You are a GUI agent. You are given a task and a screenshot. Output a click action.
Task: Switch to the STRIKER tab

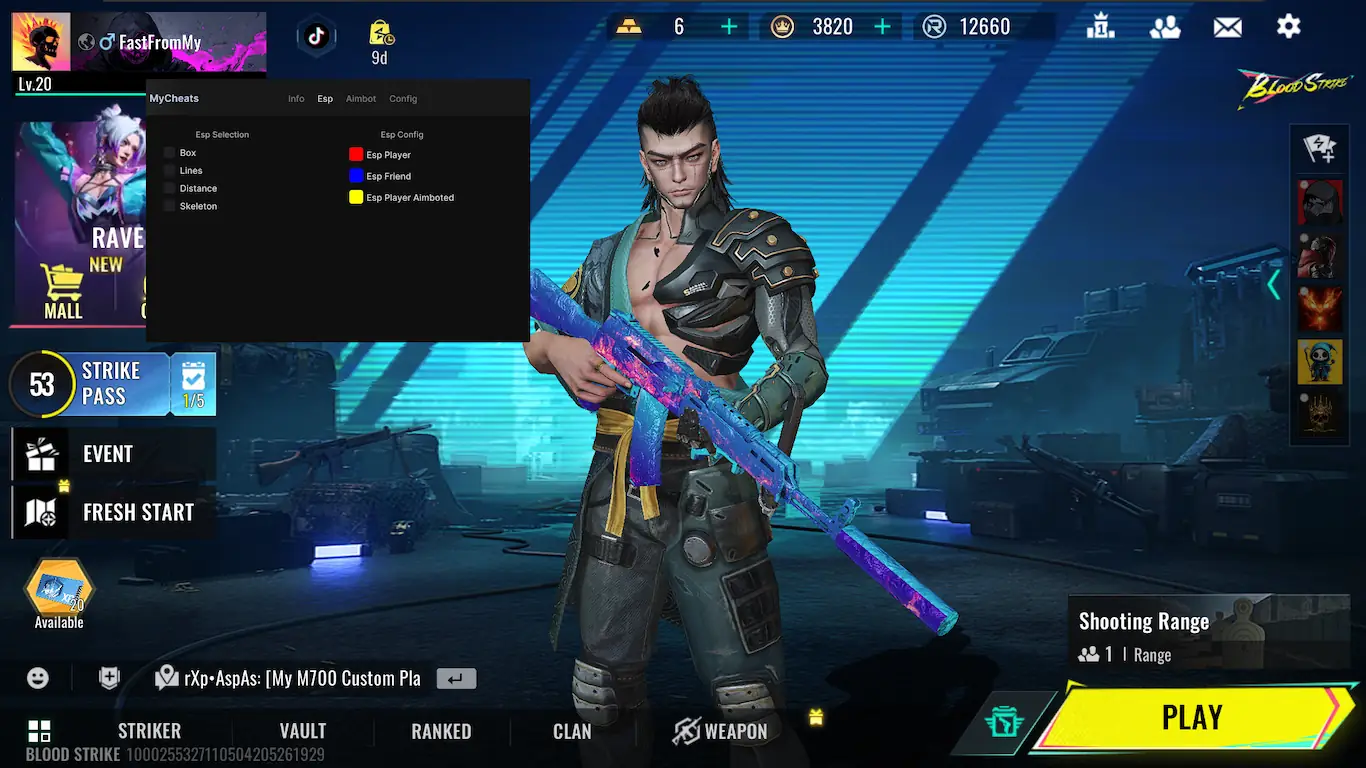149,731
